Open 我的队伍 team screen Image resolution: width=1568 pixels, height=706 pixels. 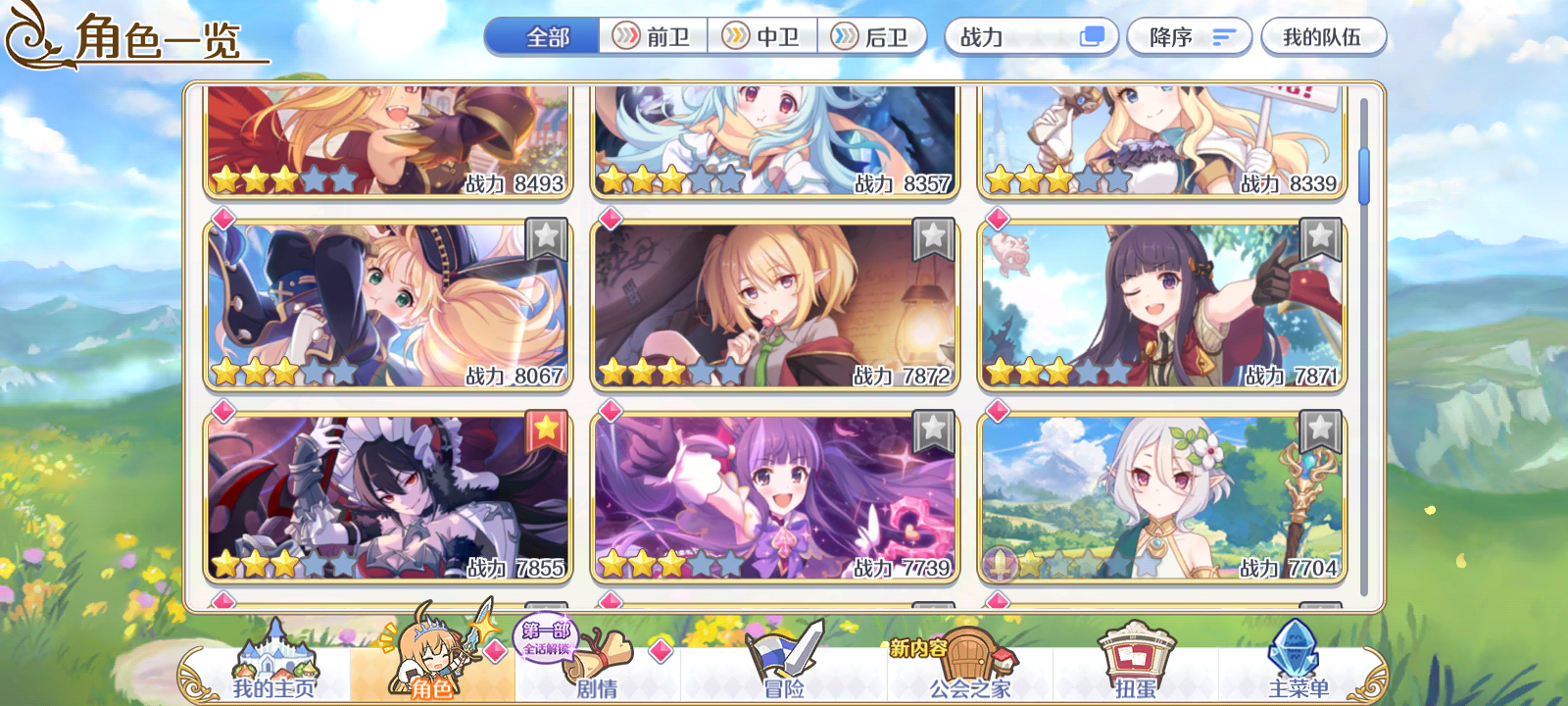pos(1324,36)
